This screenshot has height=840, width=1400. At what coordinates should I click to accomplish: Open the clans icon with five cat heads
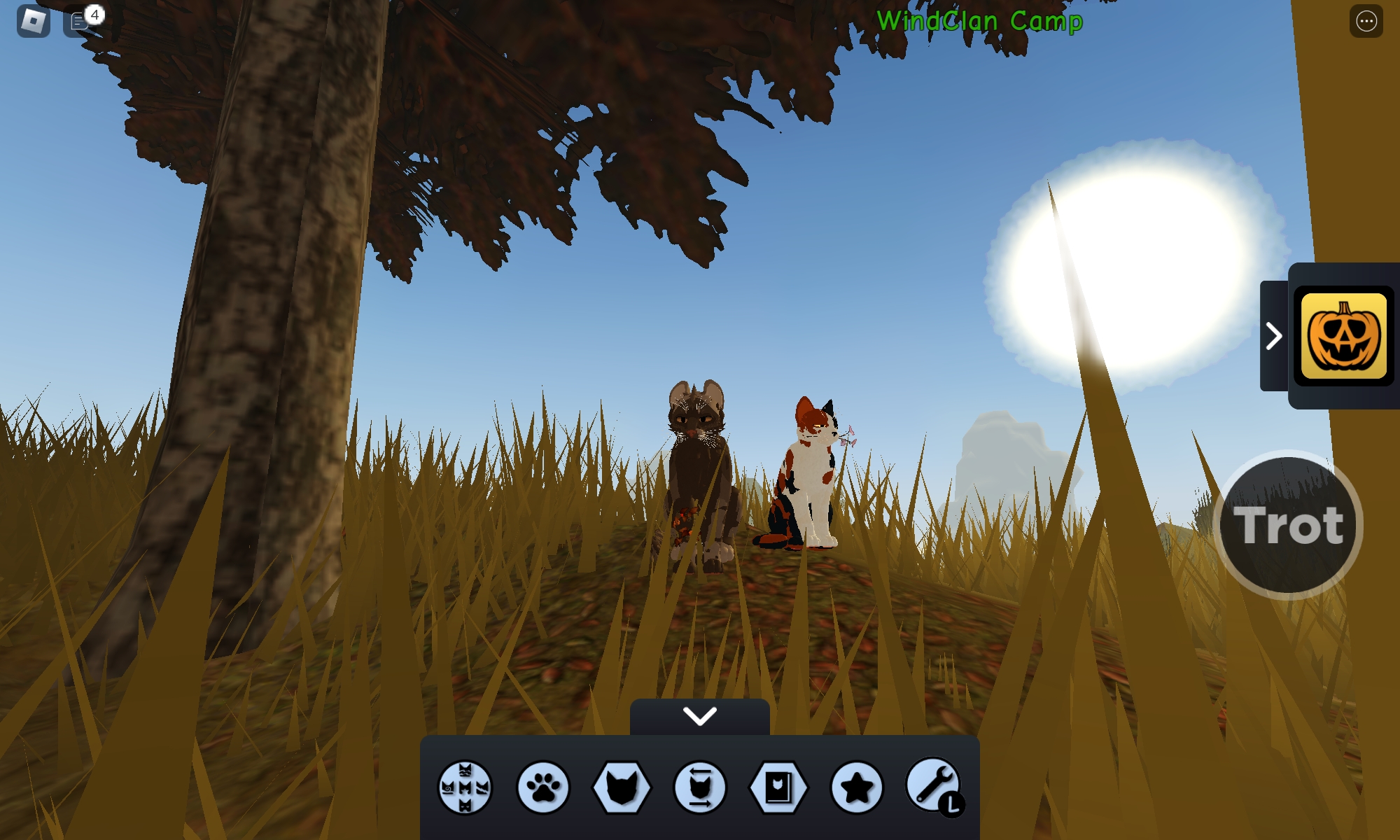465,787
